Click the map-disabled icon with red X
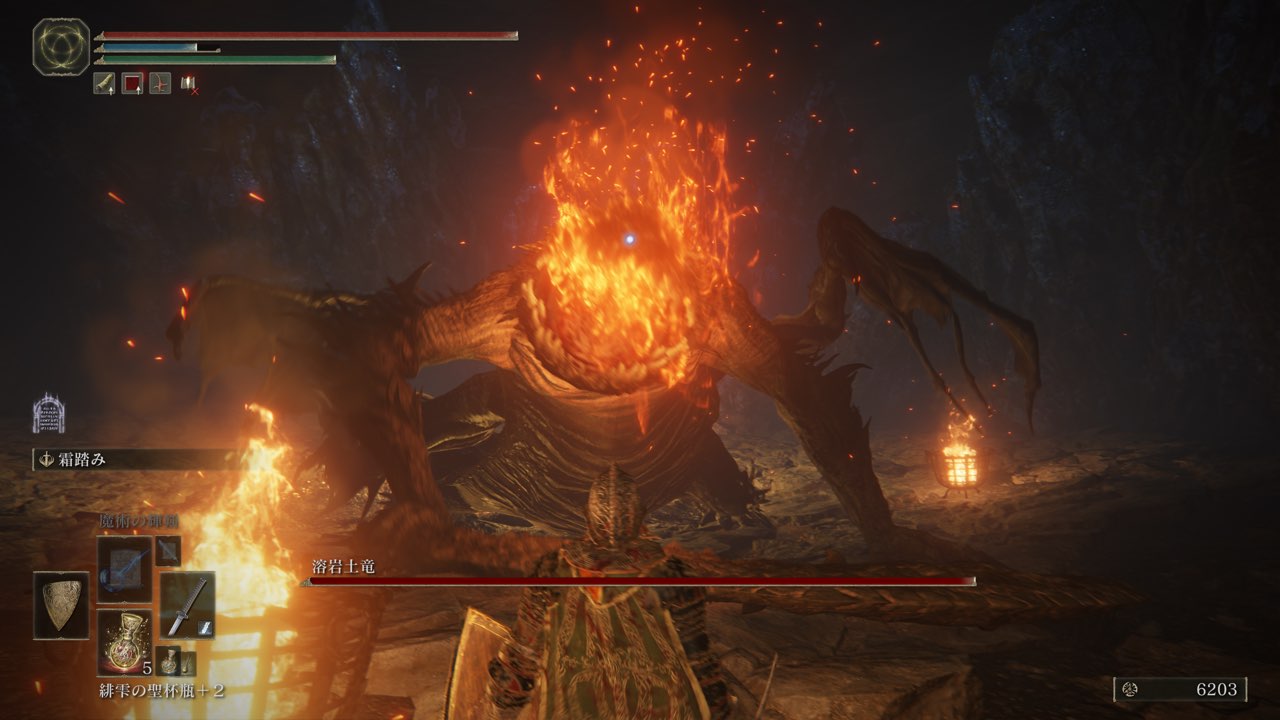The image size is (1280, 720). 188,85
